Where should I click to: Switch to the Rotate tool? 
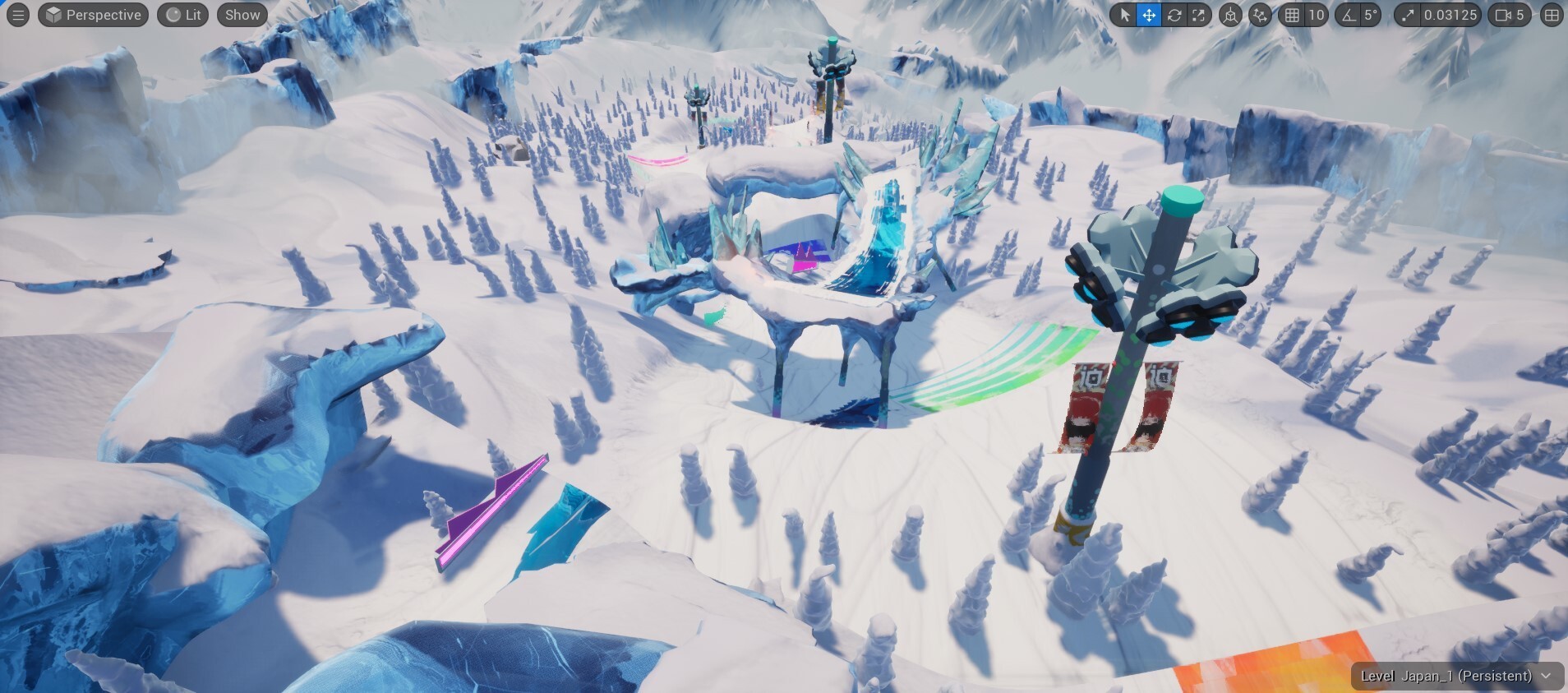pos(1174,15)
